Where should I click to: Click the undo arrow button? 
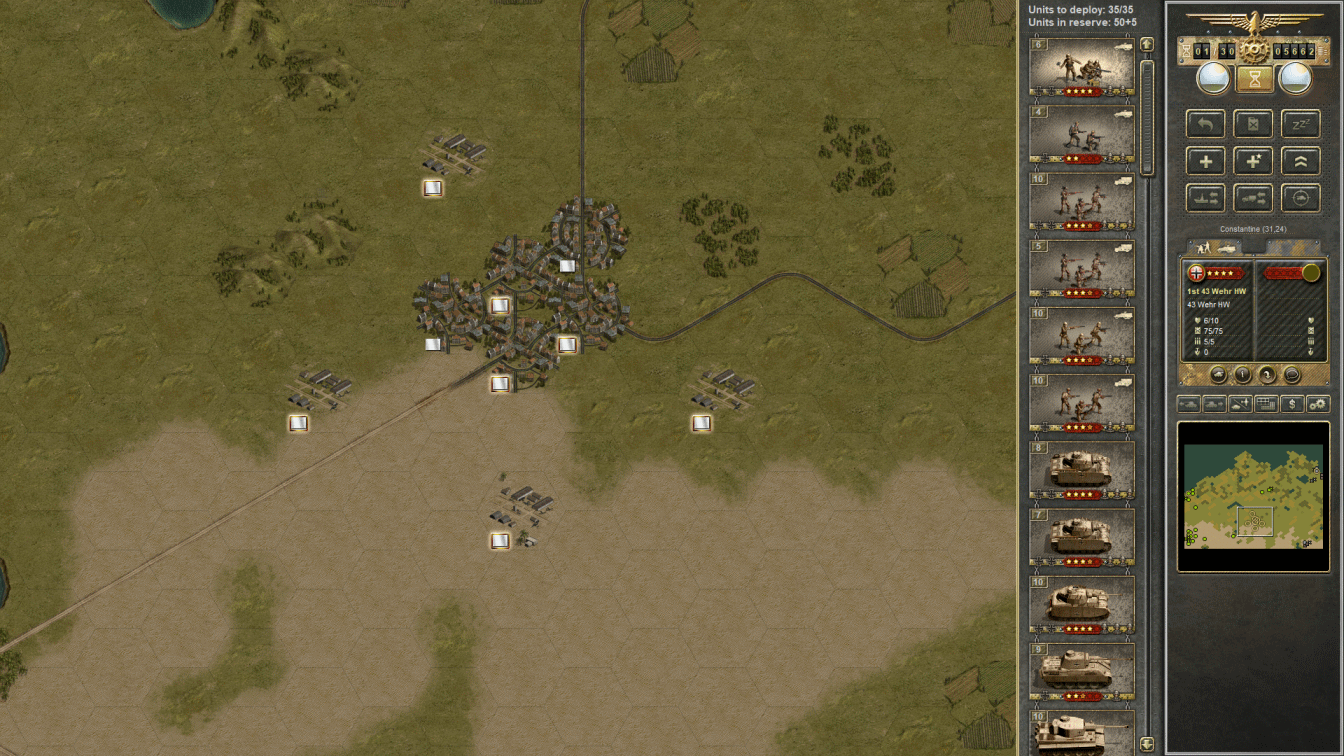click(1205, 124)
